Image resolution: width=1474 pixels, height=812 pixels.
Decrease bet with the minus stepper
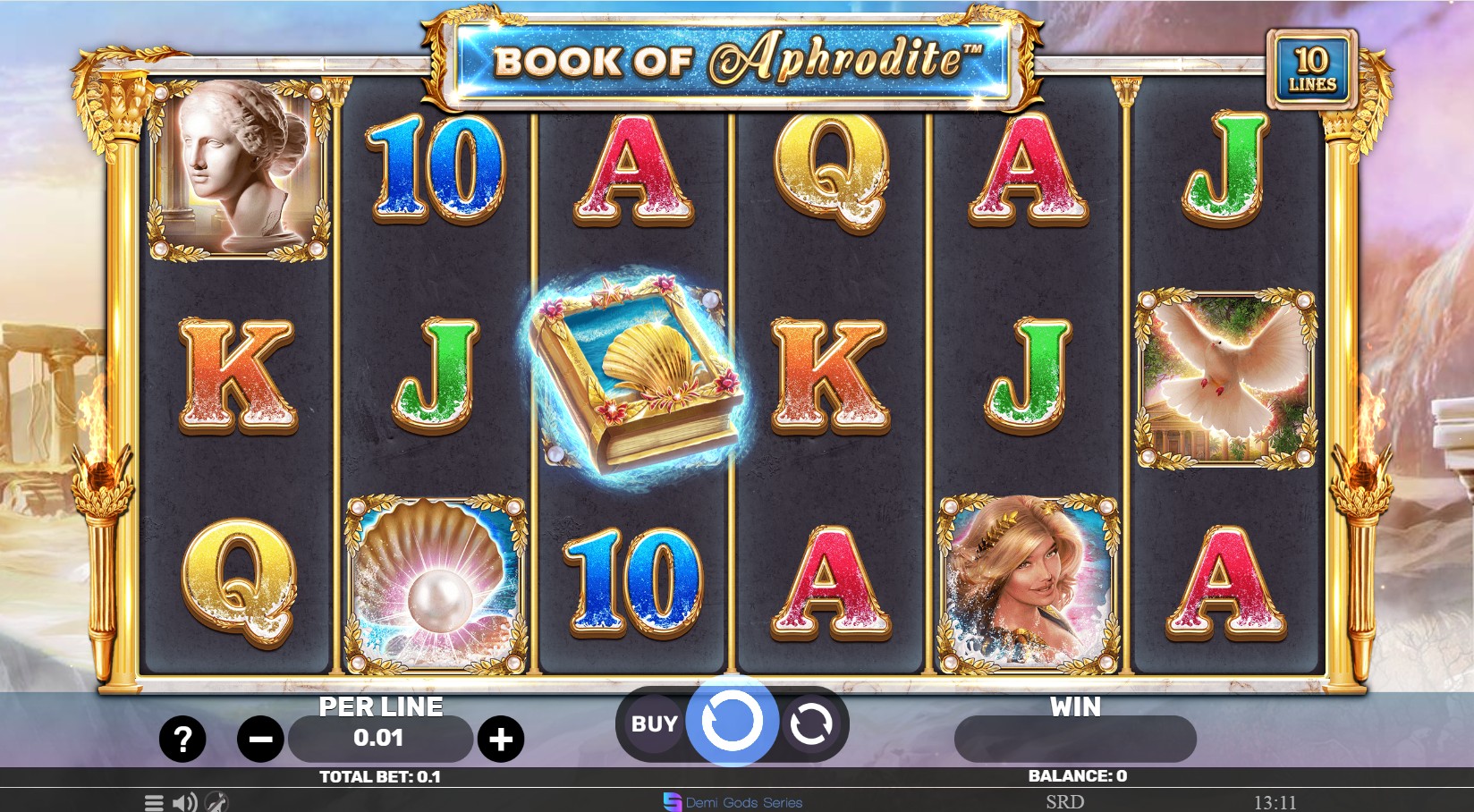(x=258, y=739)
